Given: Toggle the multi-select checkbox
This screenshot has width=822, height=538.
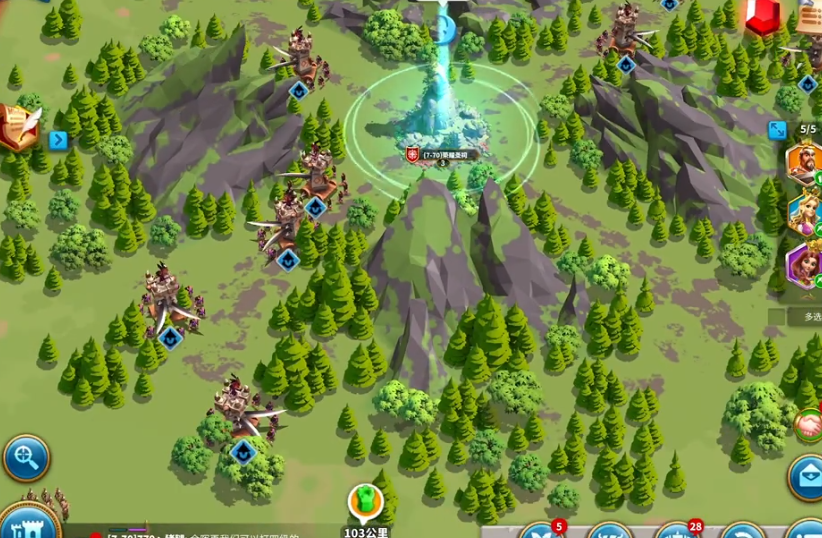Looking at the screenshot, I should [777, 316].
